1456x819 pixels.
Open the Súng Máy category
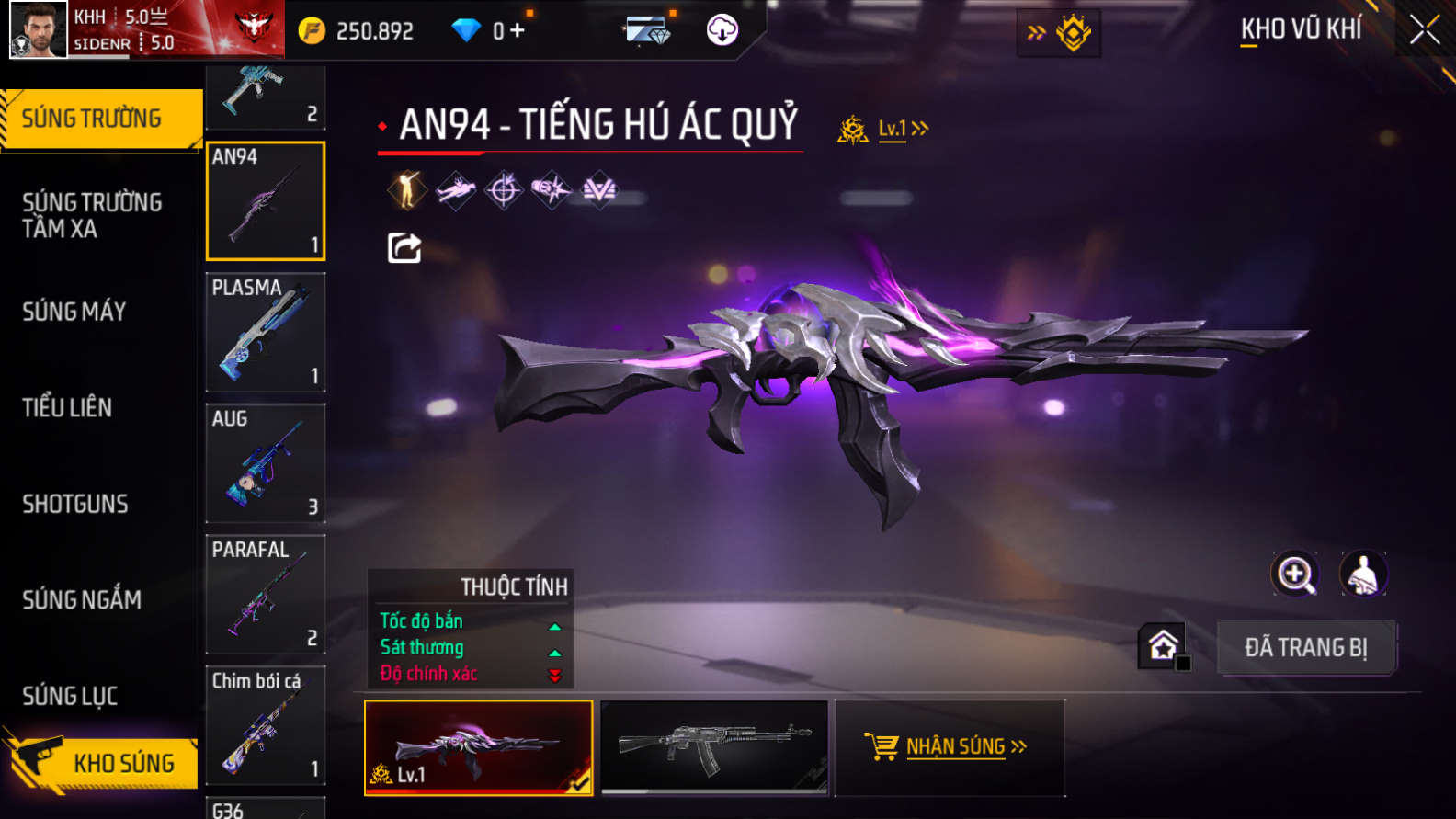(74, 312)
